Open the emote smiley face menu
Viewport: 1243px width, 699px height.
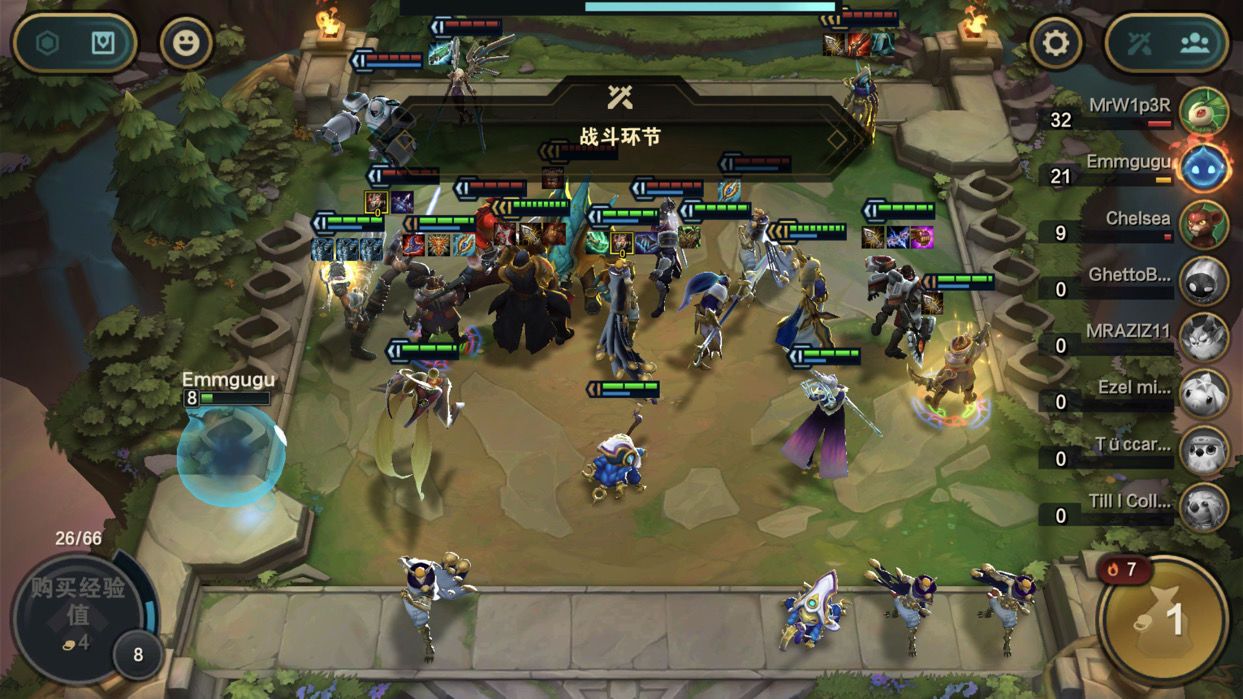pyautogui.click(x=187, y=43)
